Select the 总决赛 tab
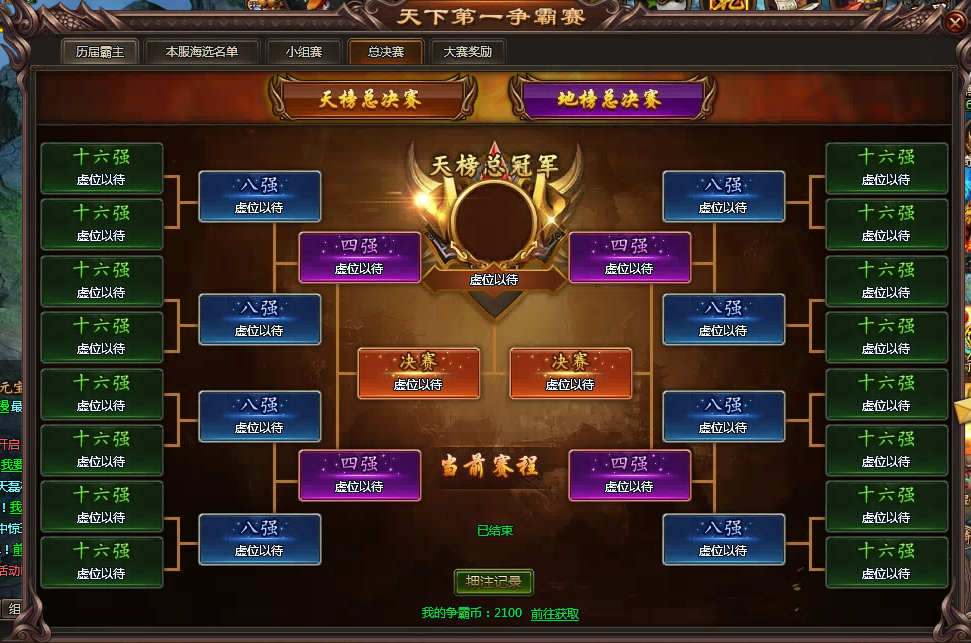Image resolution: width=971 pixels, height=643 pixels. coord(385,52)
